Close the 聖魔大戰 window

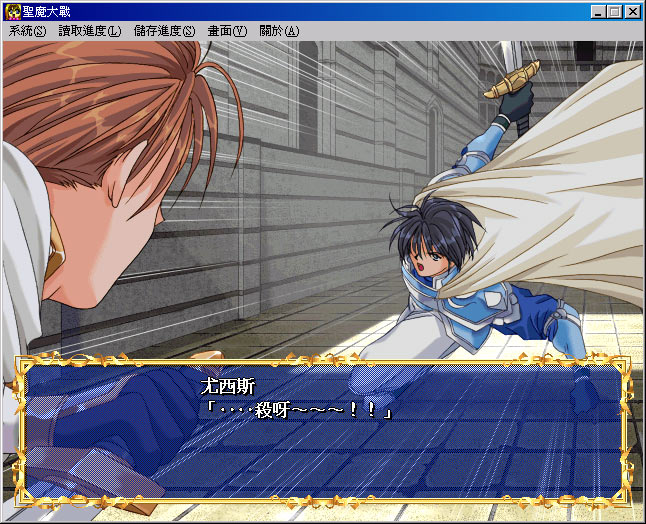point(633,12)
